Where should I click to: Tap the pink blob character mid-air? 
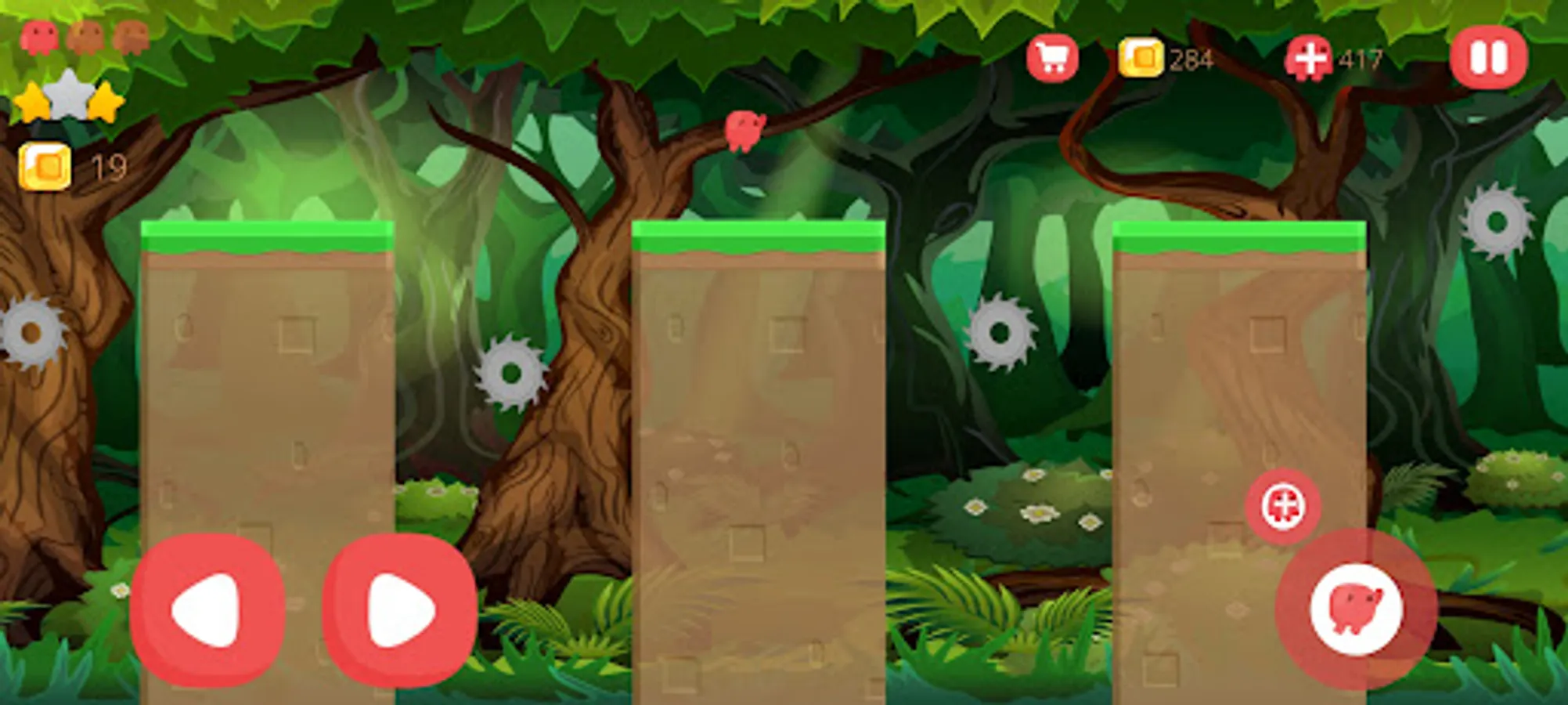click(x=743, y=133)
